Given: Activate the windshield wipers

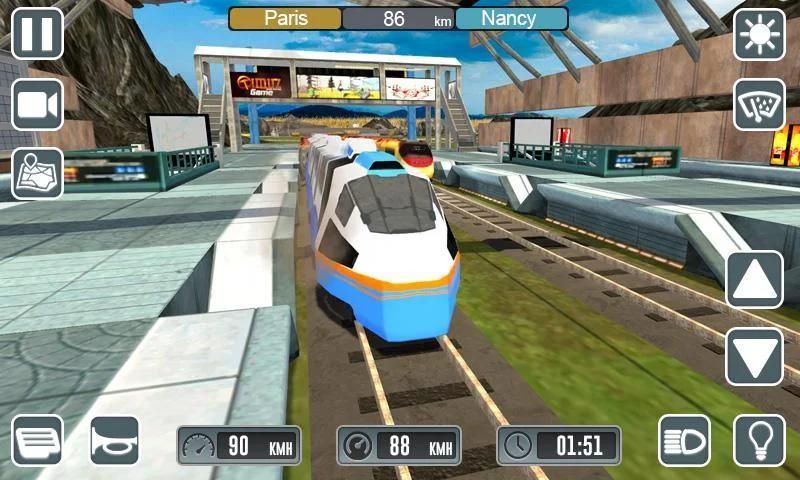Looking at the screenshot, I should [759, 105].
